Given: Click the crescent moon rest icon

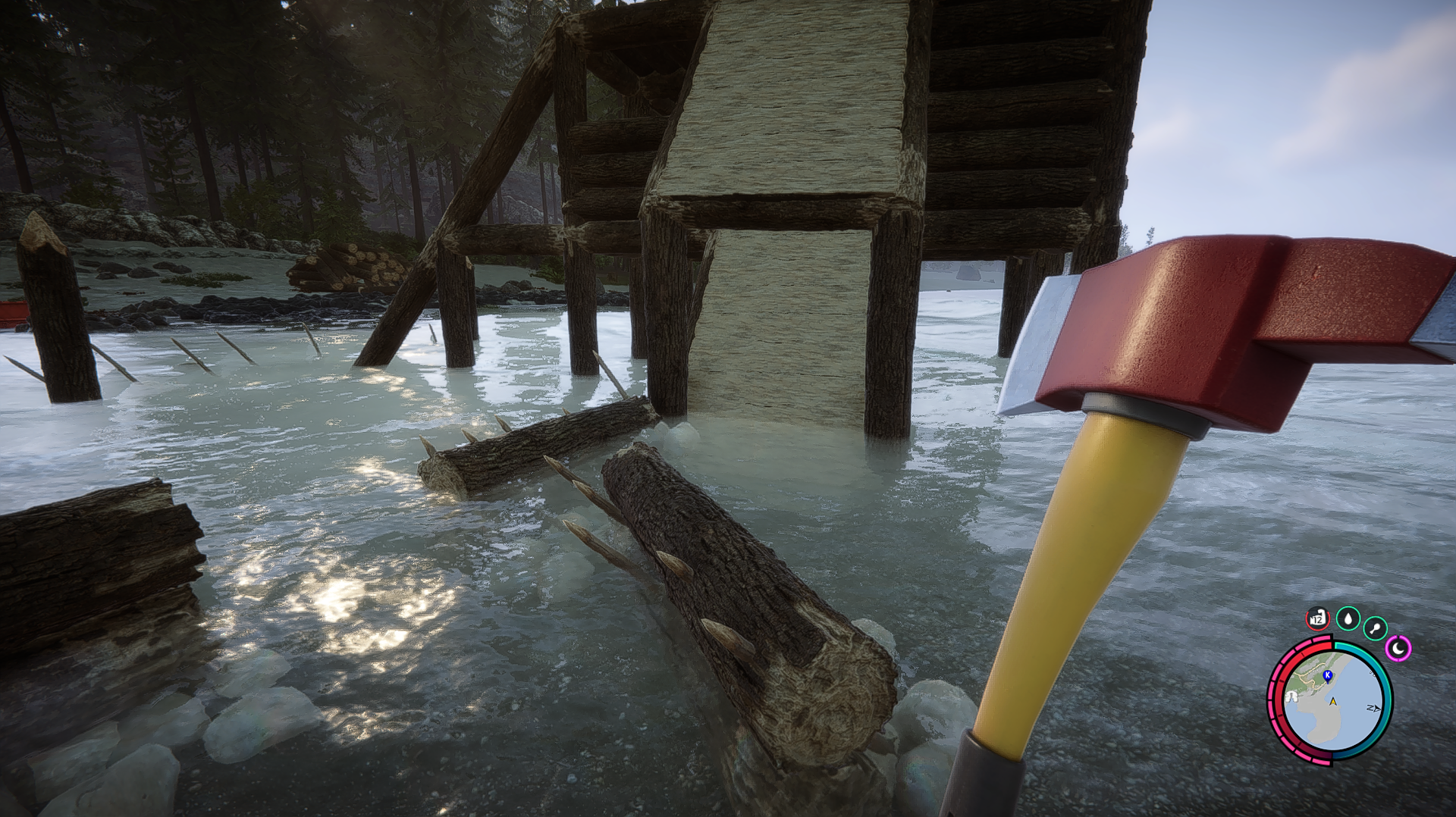Looking at the screenshot, I should [1398, 648].
